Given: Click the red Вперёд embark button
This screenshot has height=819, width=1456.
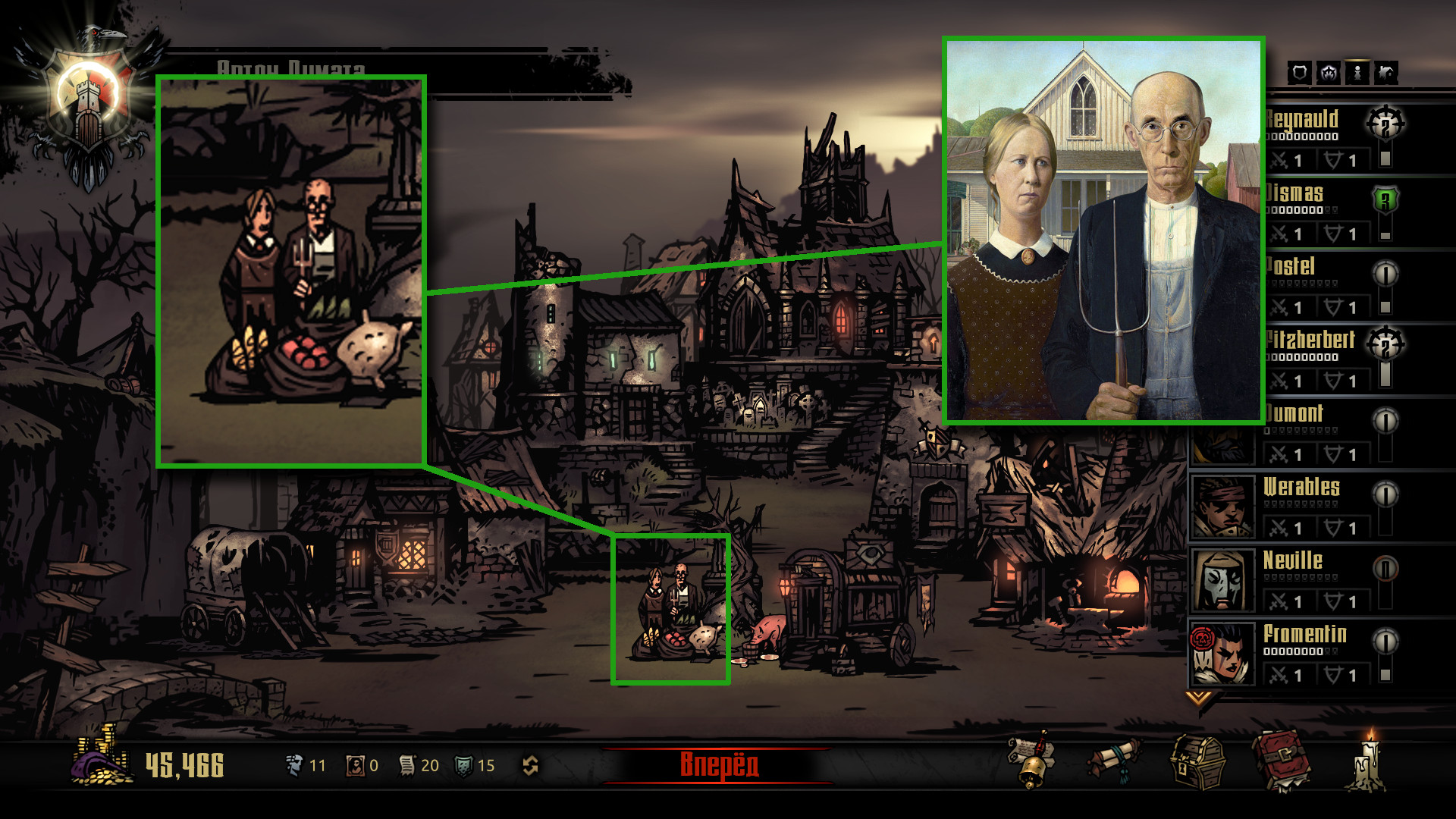Looking at the screenshot, I should (x=717, y=764).
